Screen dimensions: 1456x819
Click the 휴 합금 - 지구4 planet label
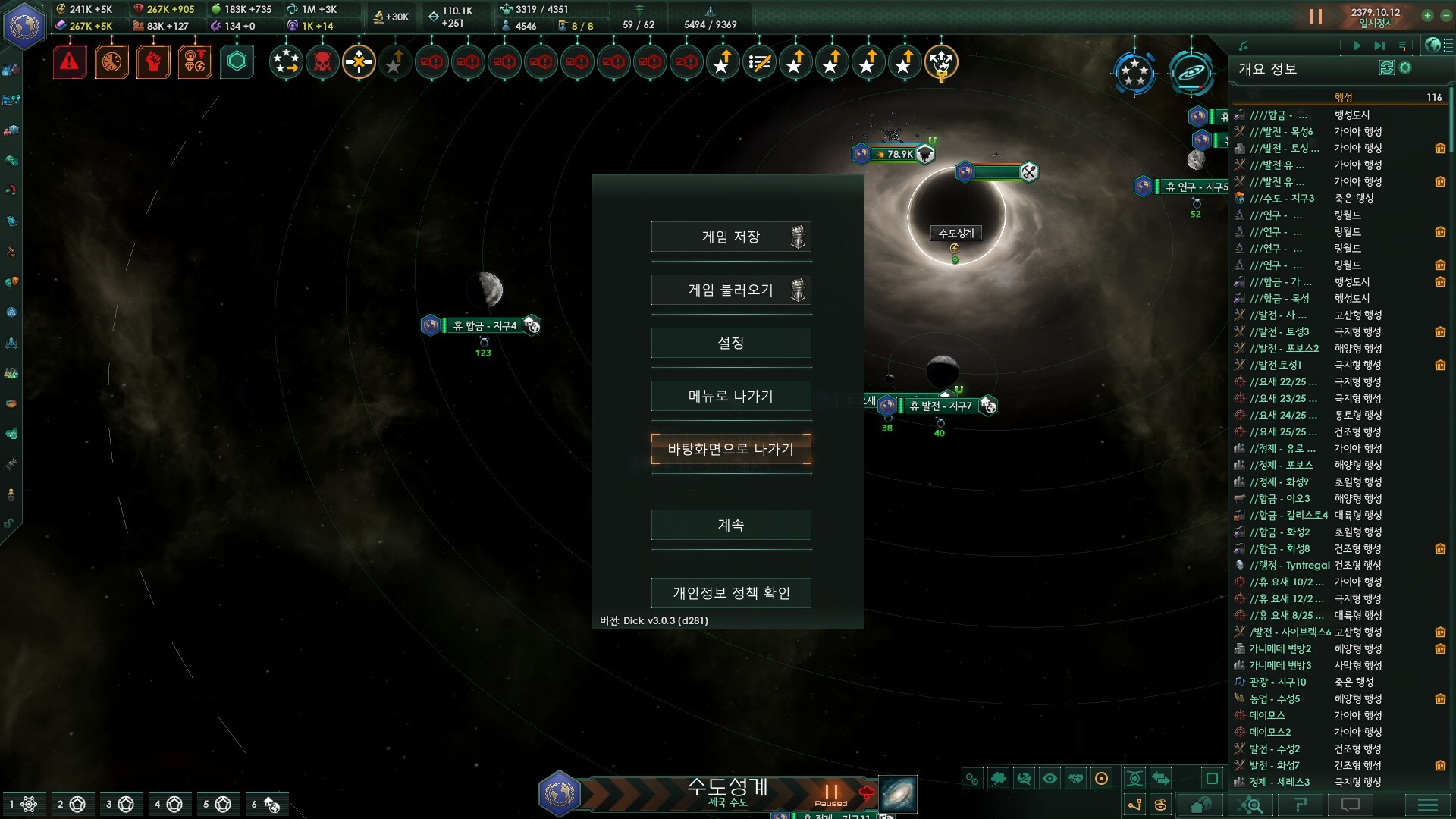(x=484, y=325)
